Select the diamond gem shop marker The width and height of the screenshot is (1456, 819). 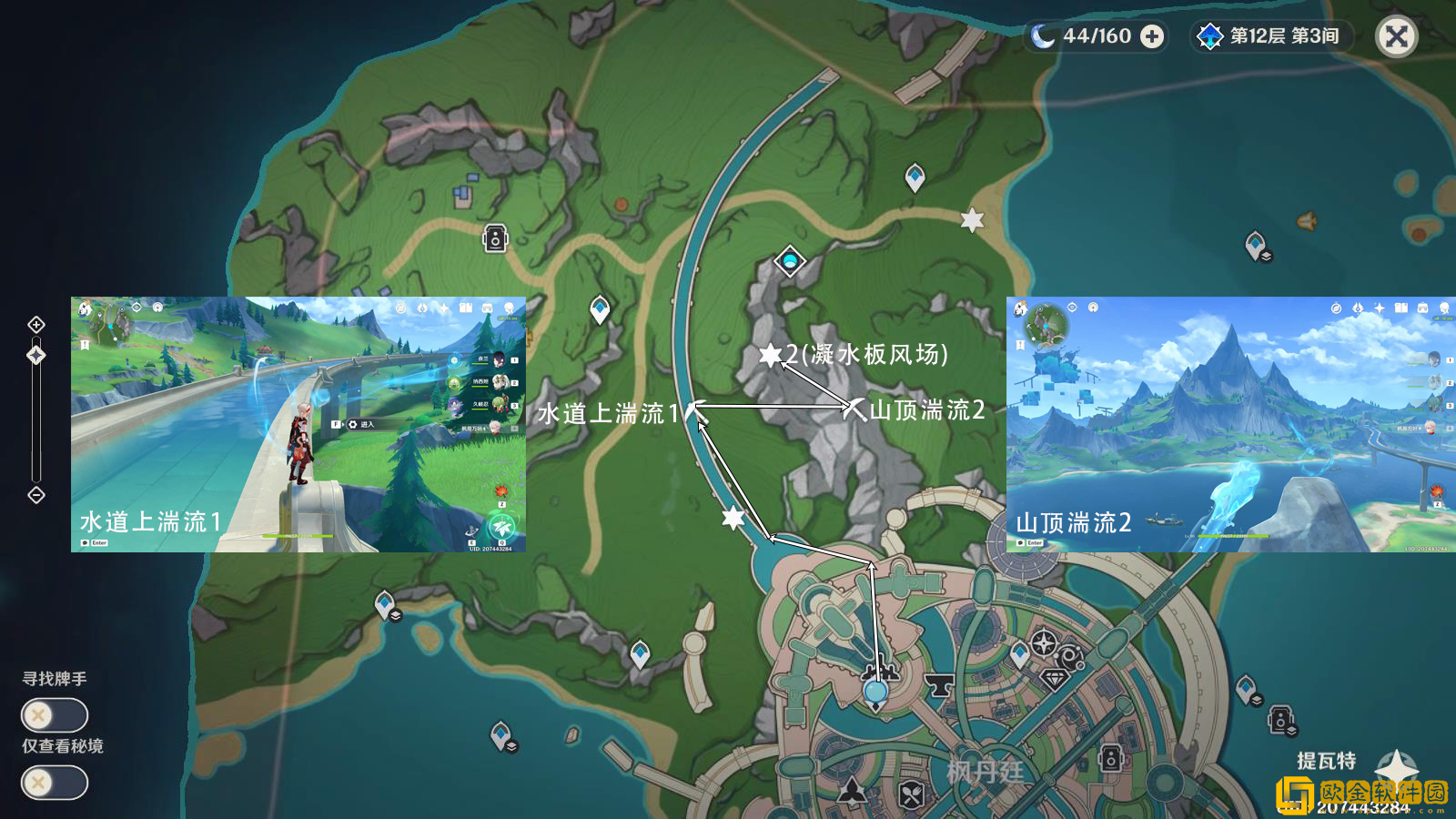click(1055, 680)
